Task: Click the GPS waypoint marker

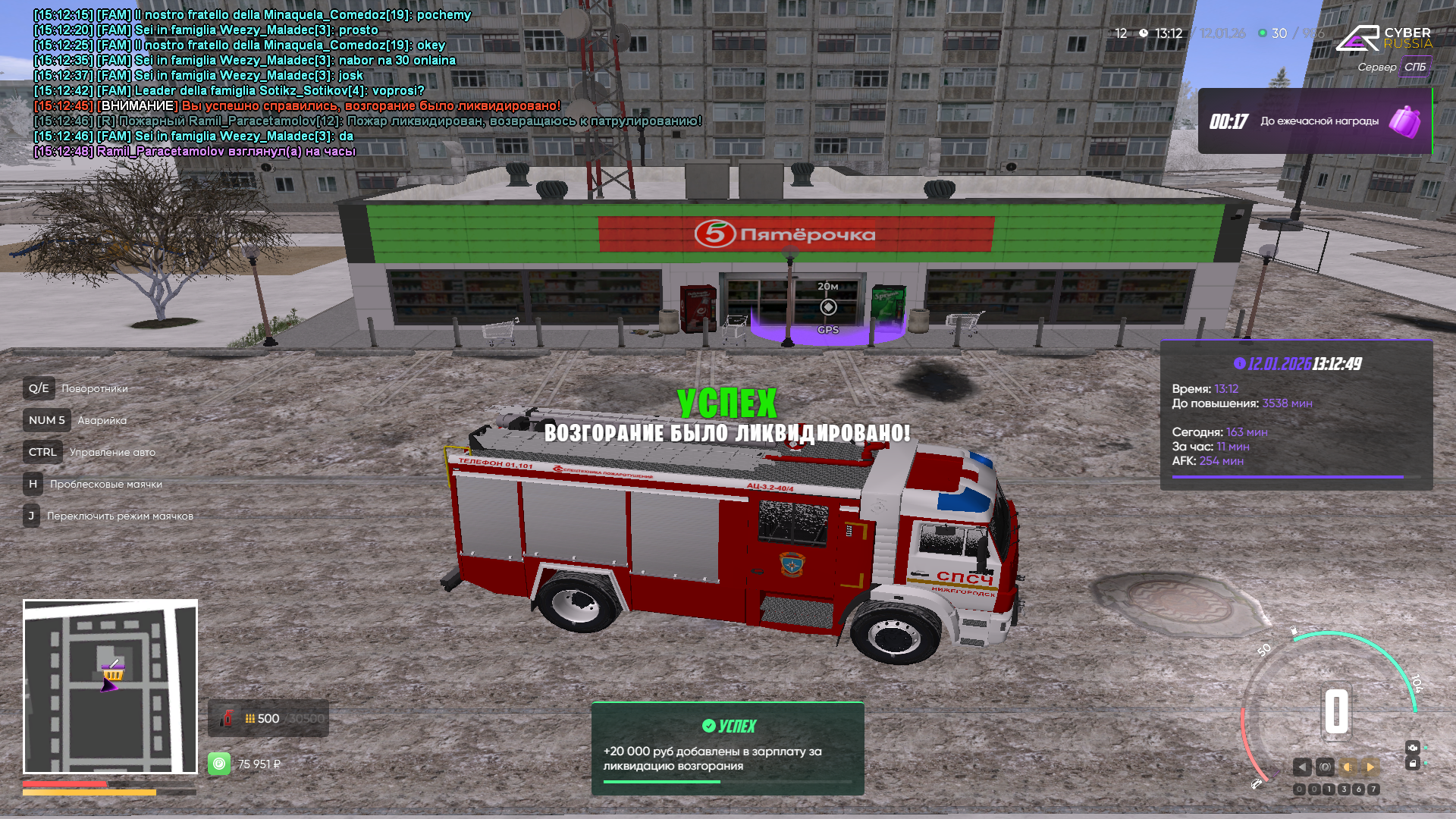Action: coord(828,307)
